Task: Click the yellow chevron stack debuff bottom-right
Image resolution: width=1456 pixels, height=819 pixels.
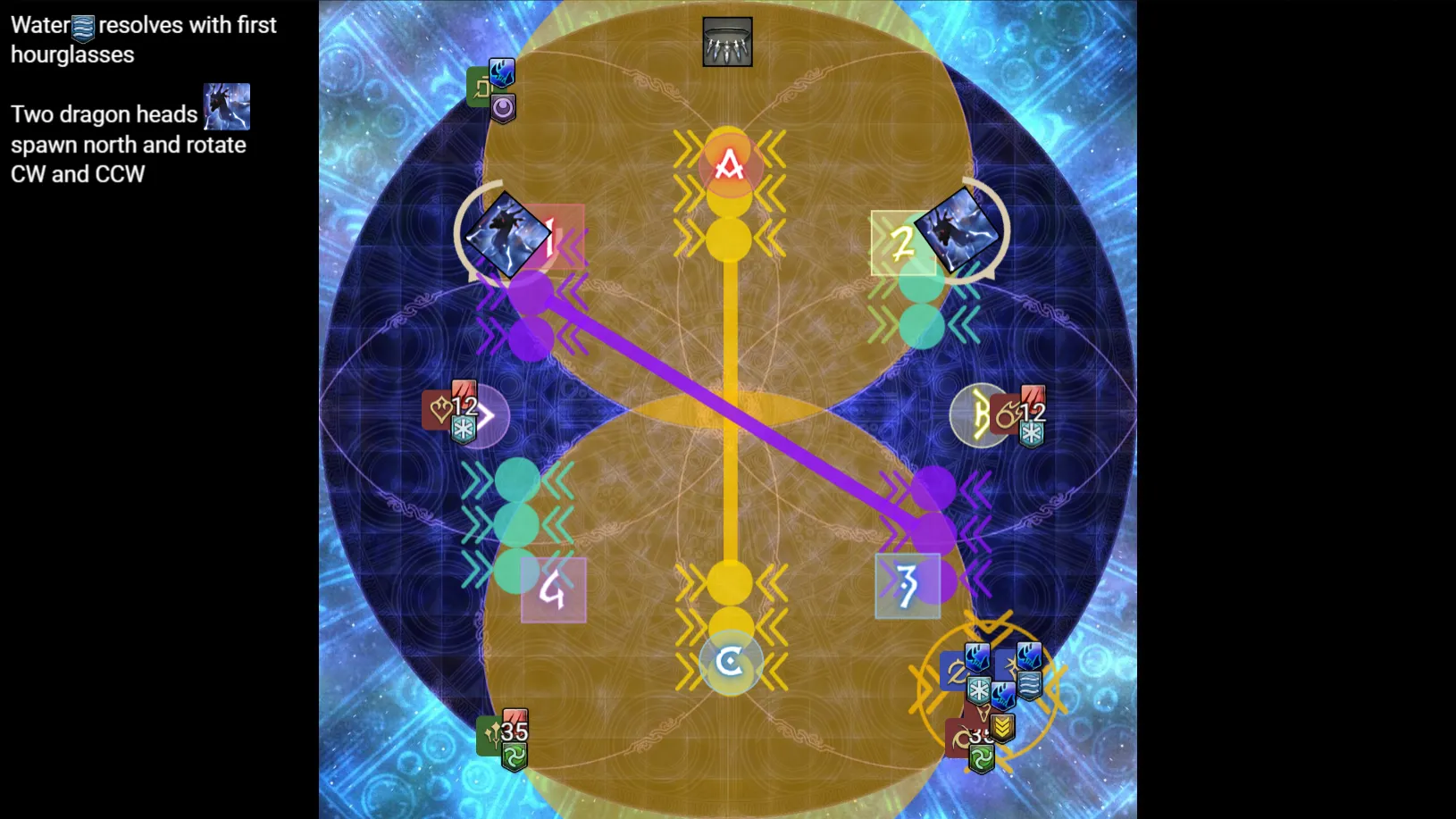Action: coord(1002,729)
